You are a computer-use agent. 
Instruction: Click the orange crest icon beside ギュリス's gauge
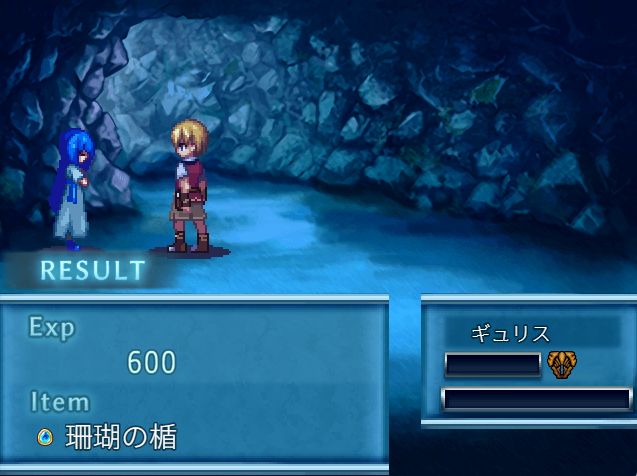pyautogui.click(x=561, y=364)
